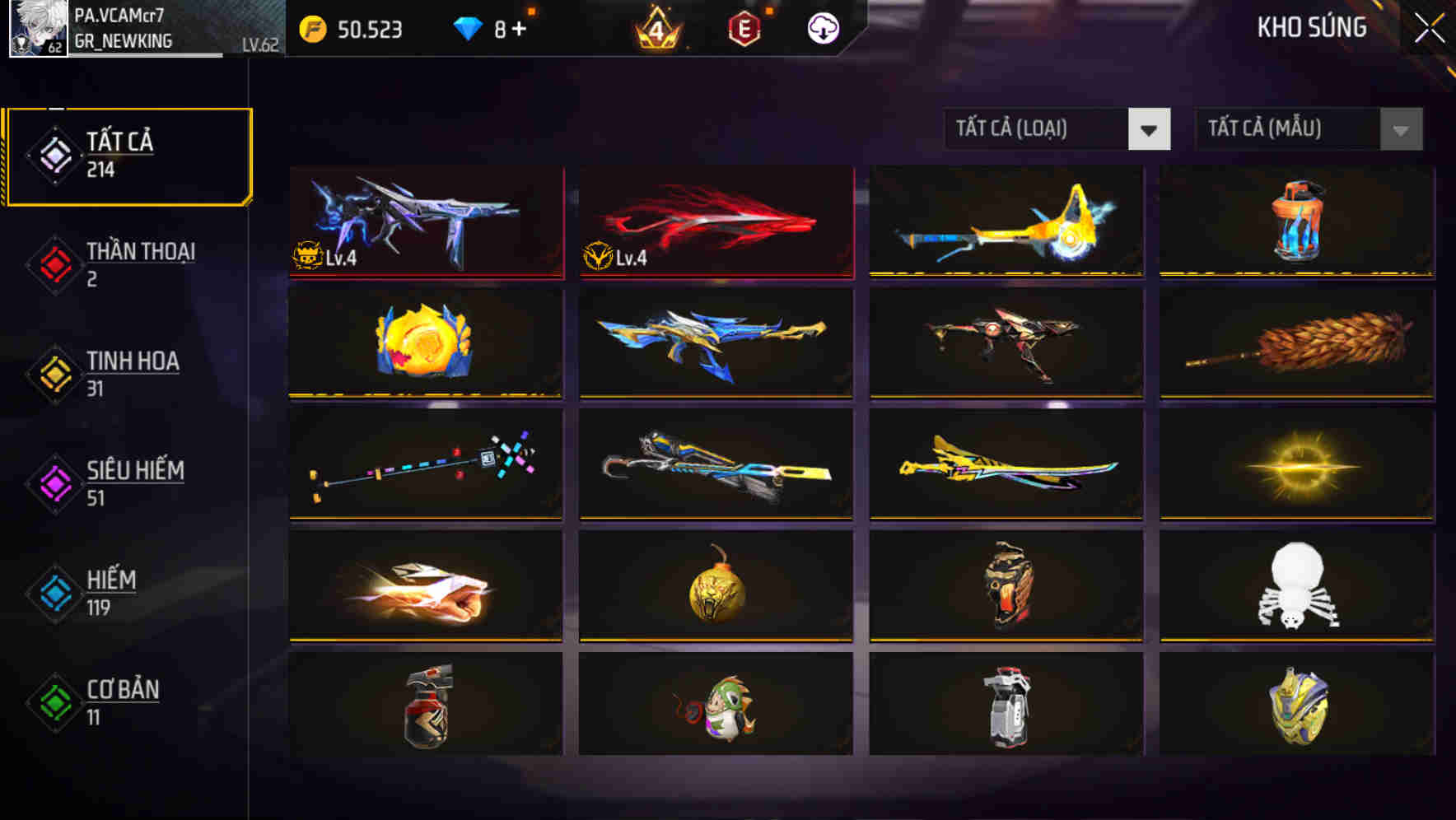Switch to the TINH HOA category tab
The image size is (1456, 820).
(x=133, y=372)
